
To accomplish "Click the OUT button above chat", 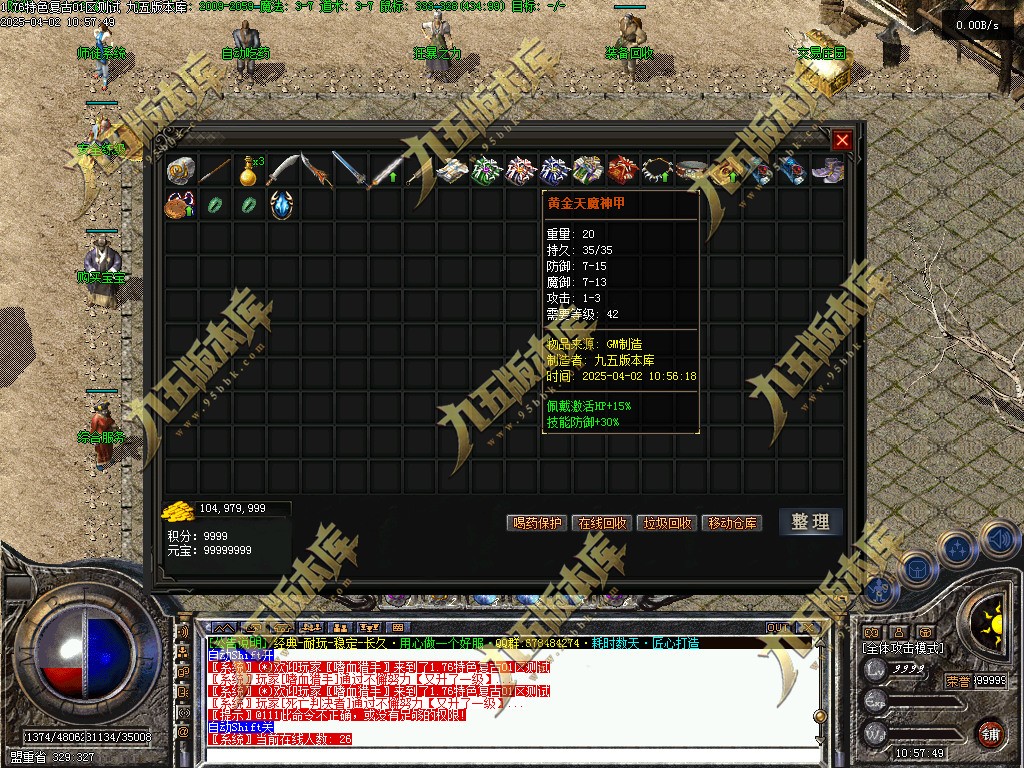I will coord(778,628).
